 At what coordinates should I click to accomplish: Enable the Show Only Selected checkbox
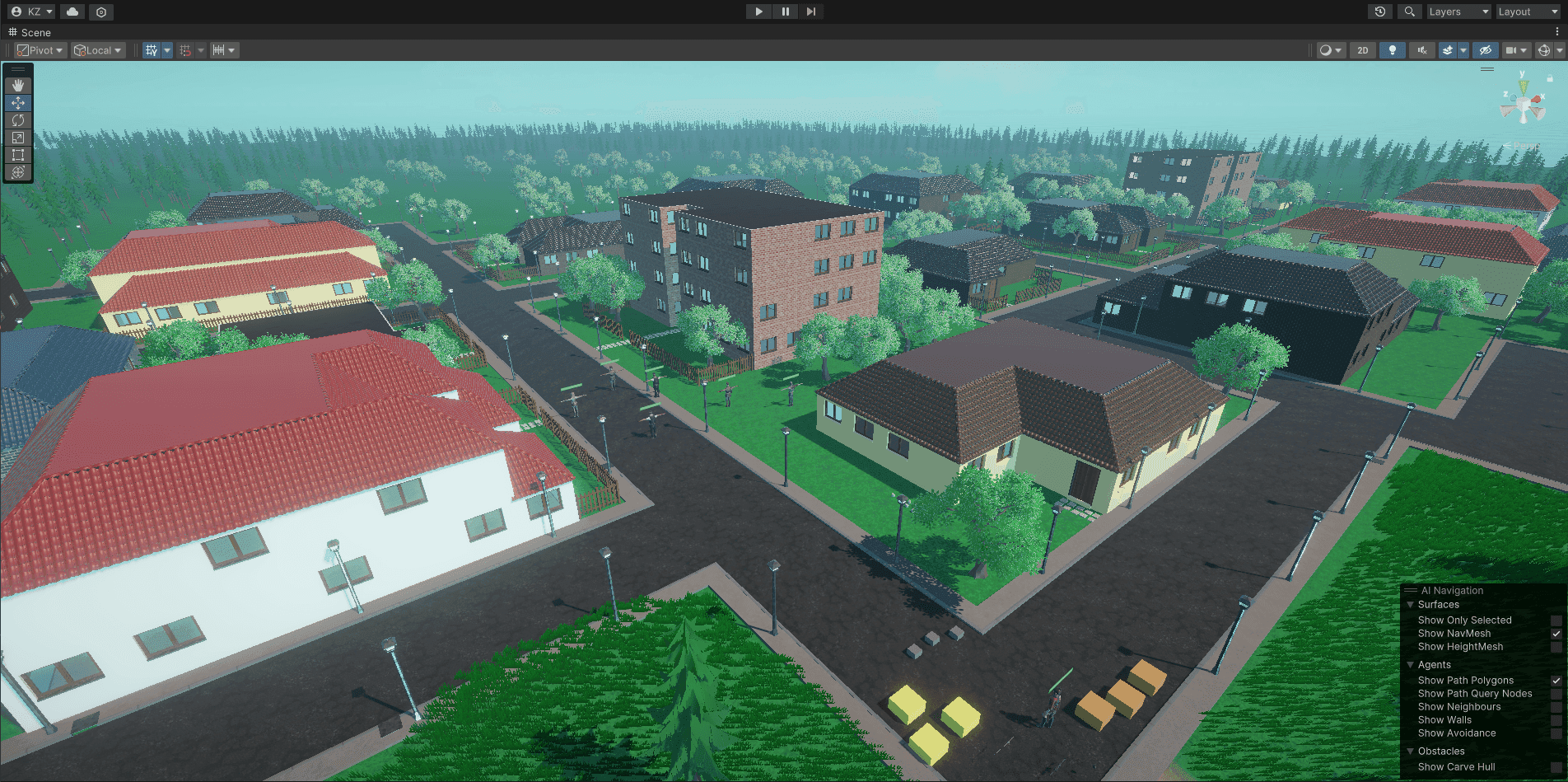pyautogui.click(x=1556, y=620)
